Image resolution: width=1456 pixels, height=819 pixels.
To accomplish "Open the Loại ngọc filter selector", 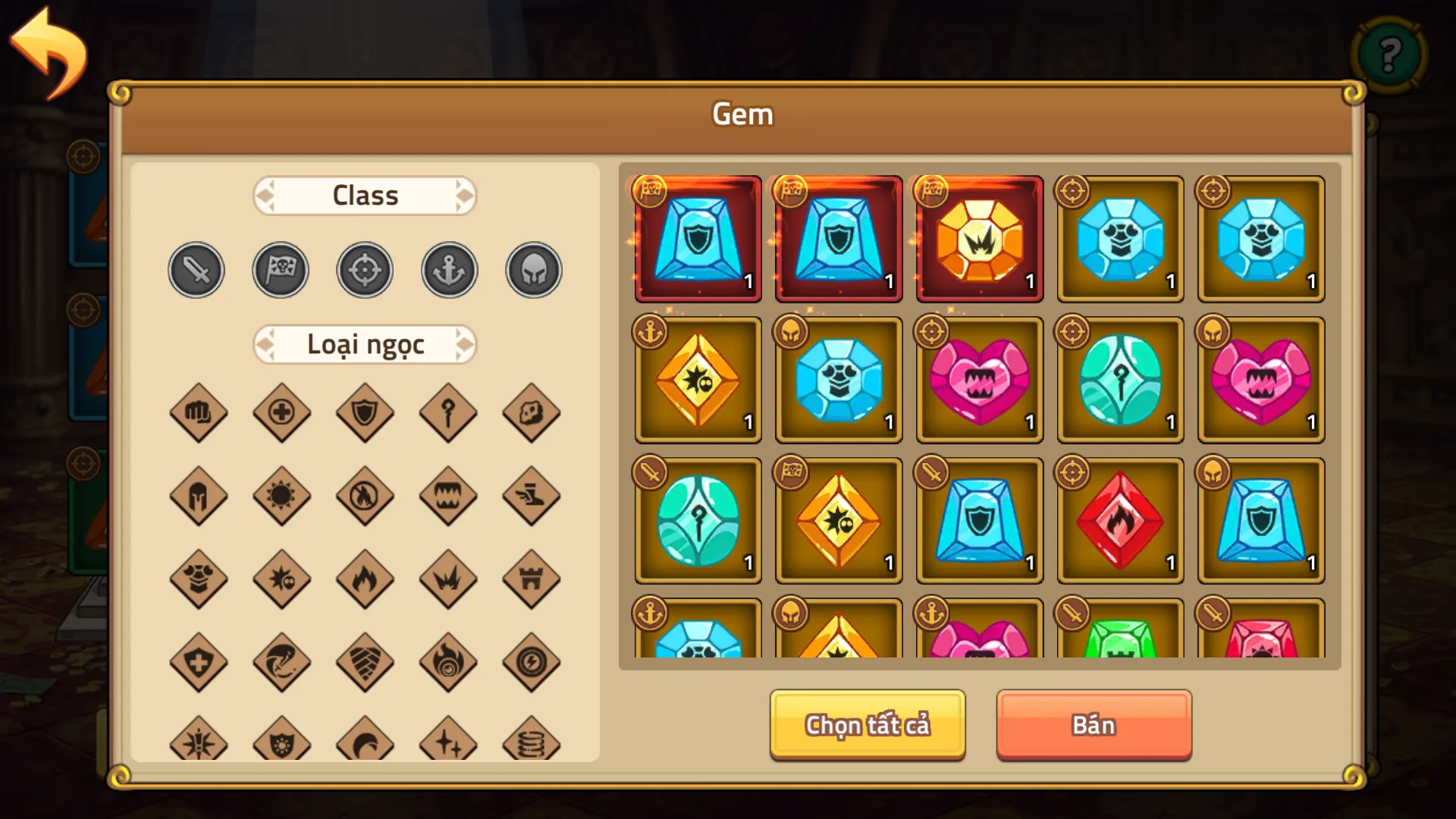I will coord(365,344).
